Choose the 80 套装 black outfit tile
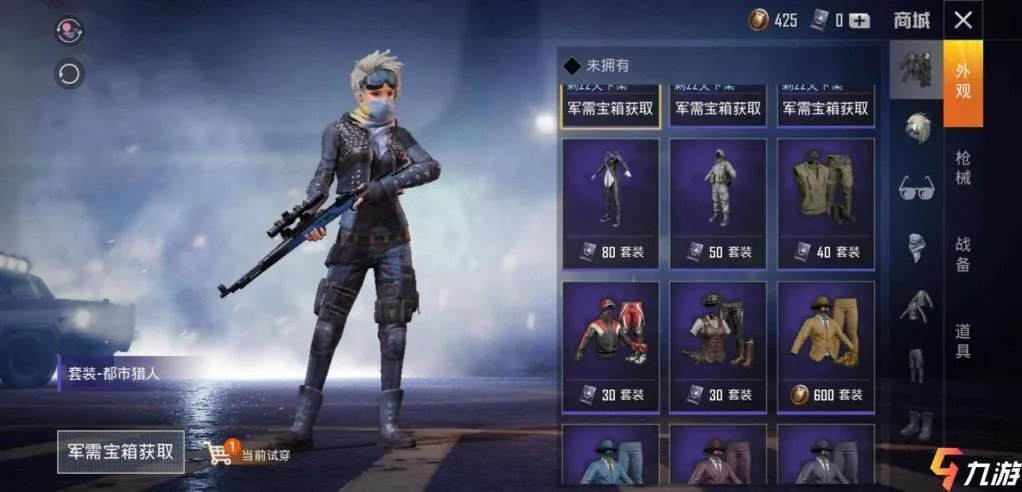1022x492 pixels. (610, 203)
